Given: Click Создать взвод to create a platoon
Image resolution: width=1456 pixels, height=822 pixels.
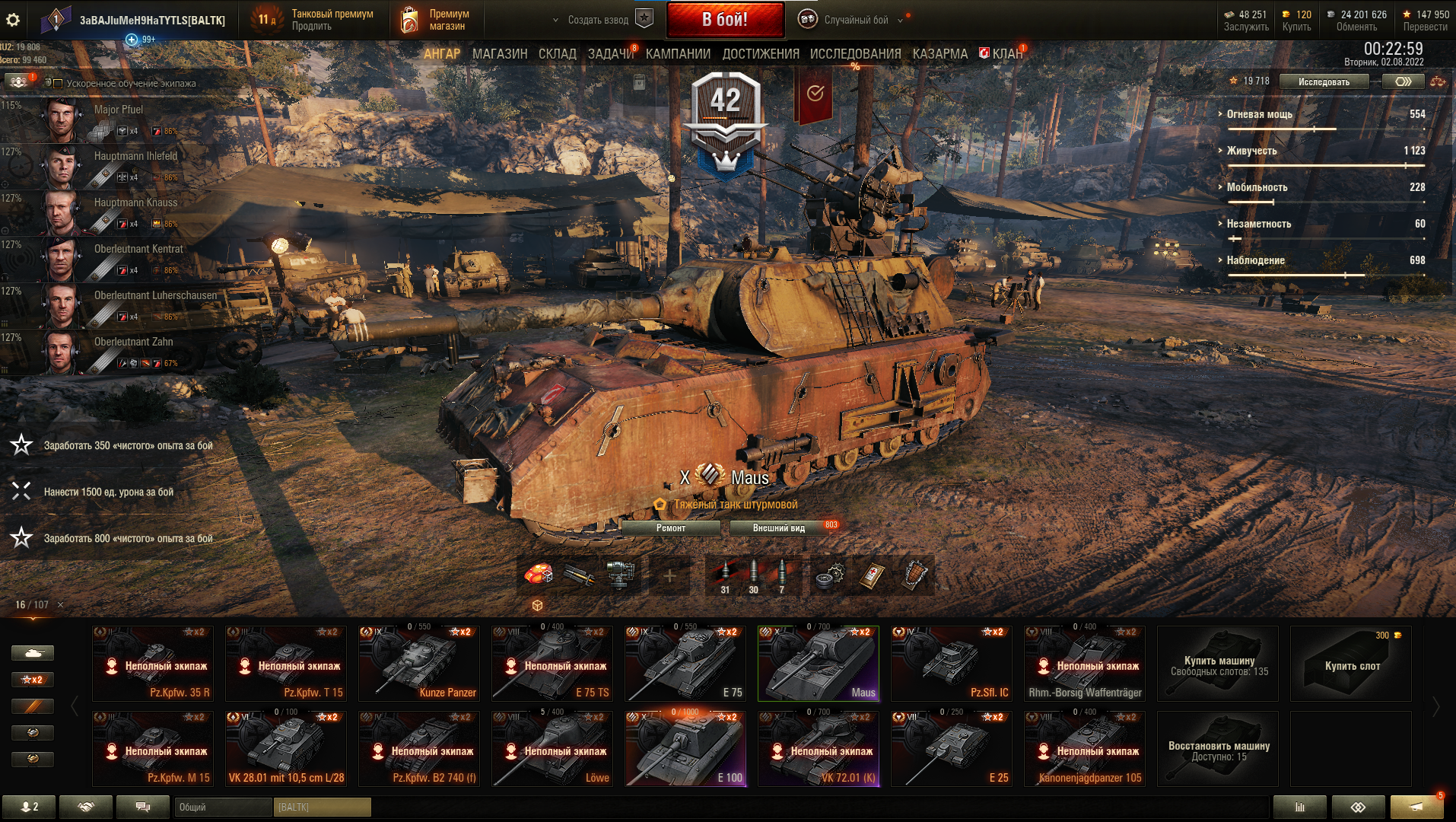Looking at the screenshot, I should point(598,20).
